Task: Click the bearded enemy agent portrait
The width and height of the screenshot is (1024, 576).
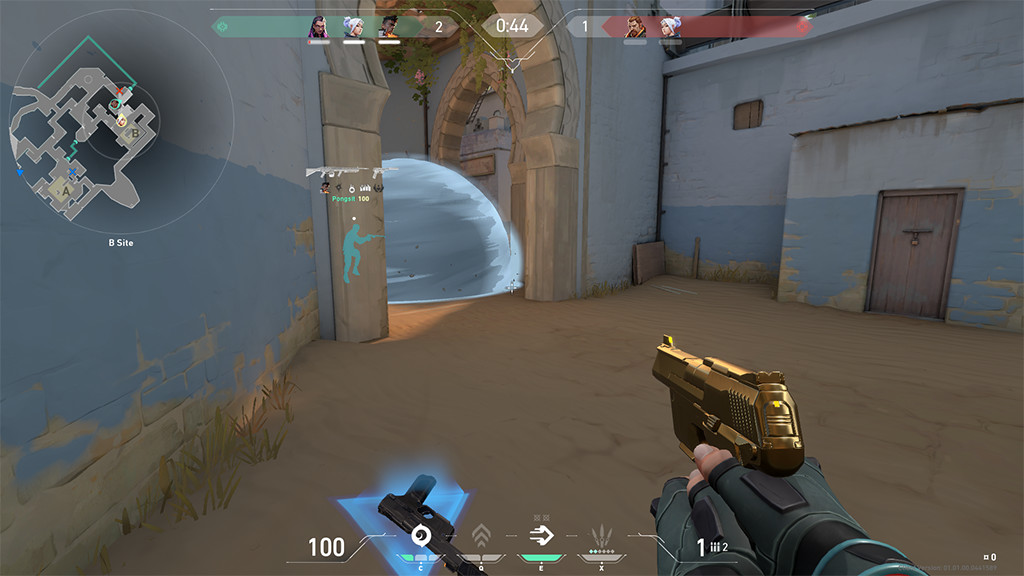Action: point(635,27)
